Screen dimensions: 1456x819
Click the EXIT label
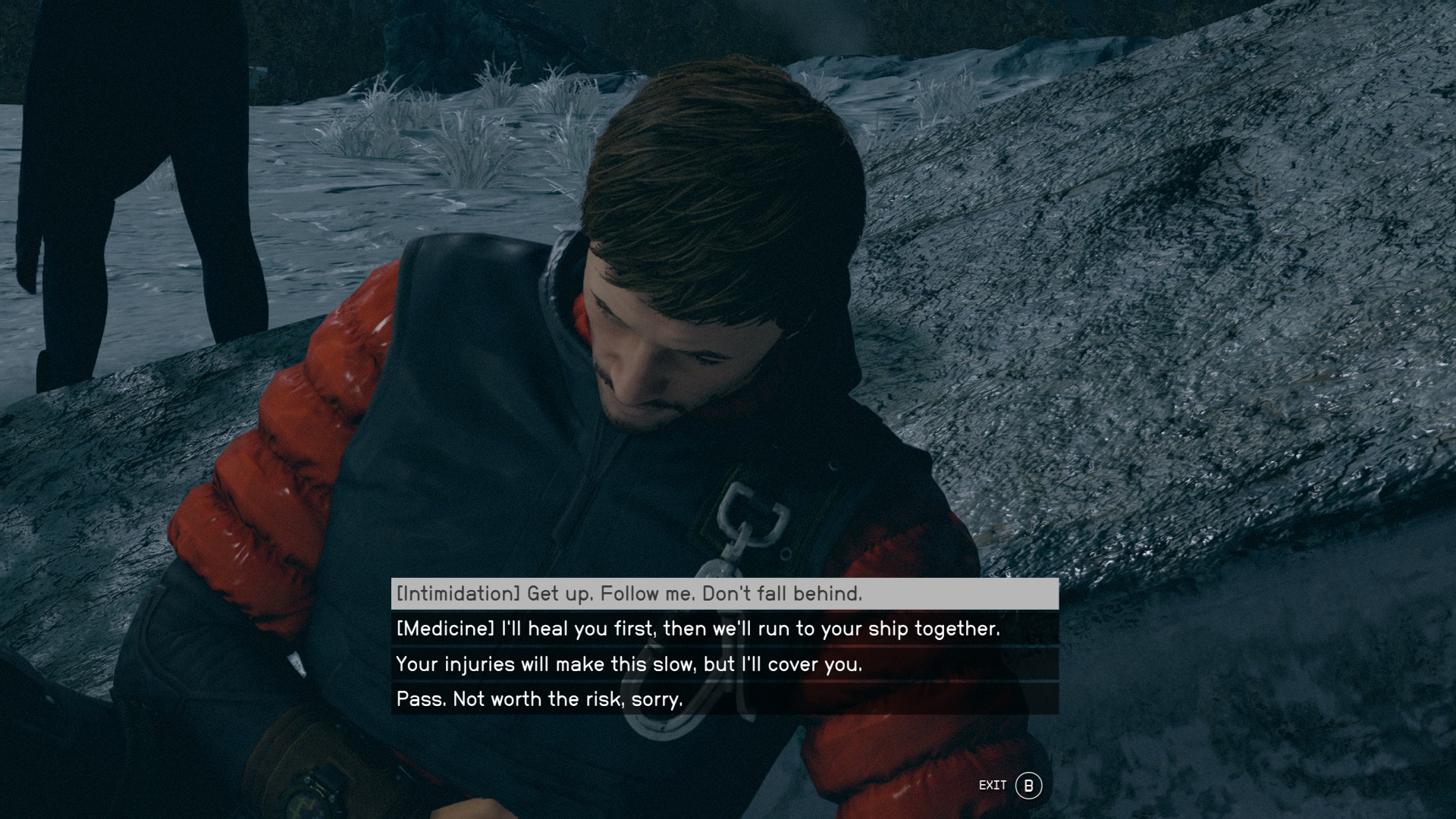(993, 786)
